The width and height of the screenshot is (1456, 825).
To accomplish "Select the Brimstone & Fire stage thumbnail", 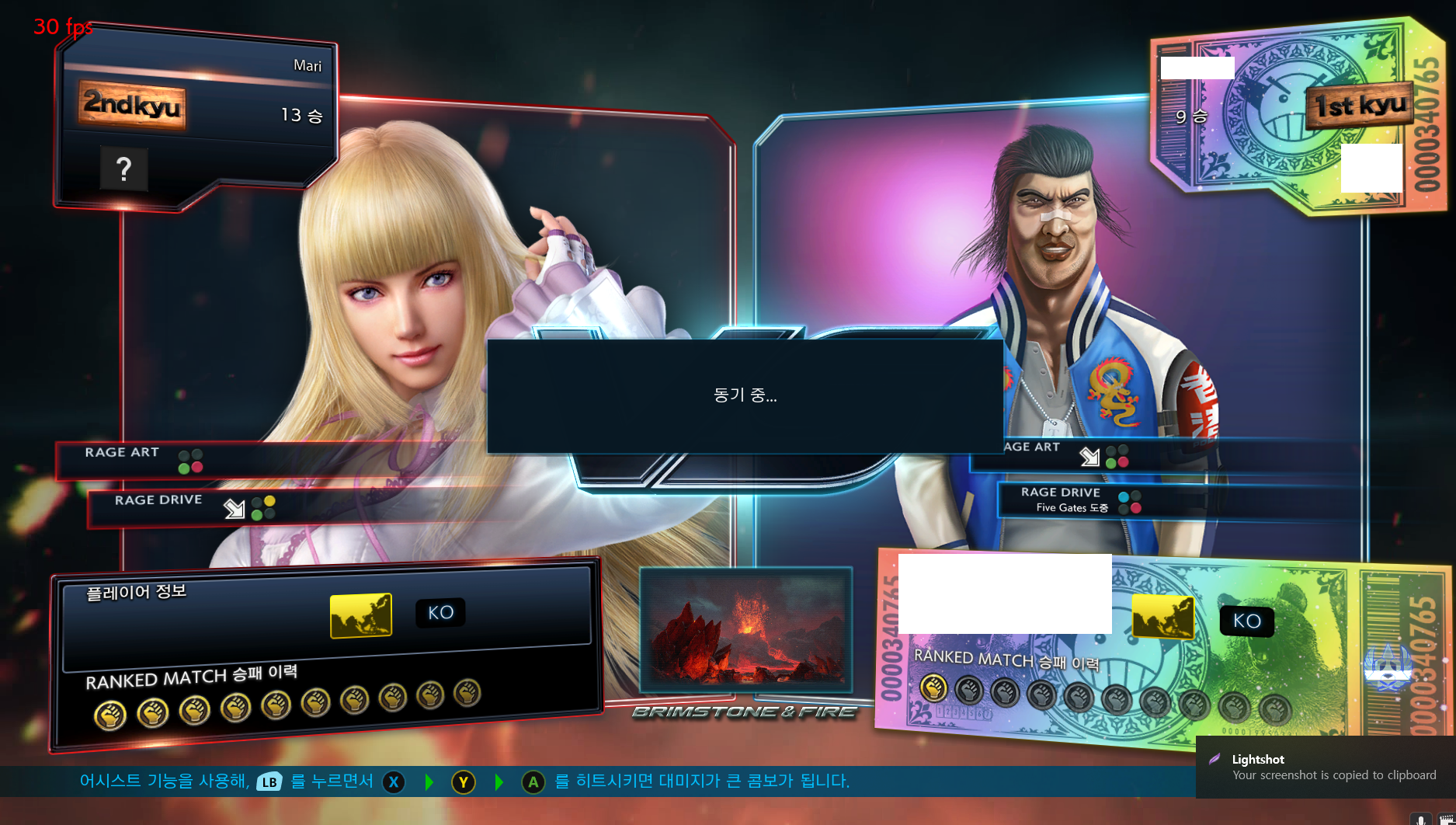I will tap(745, 630).
